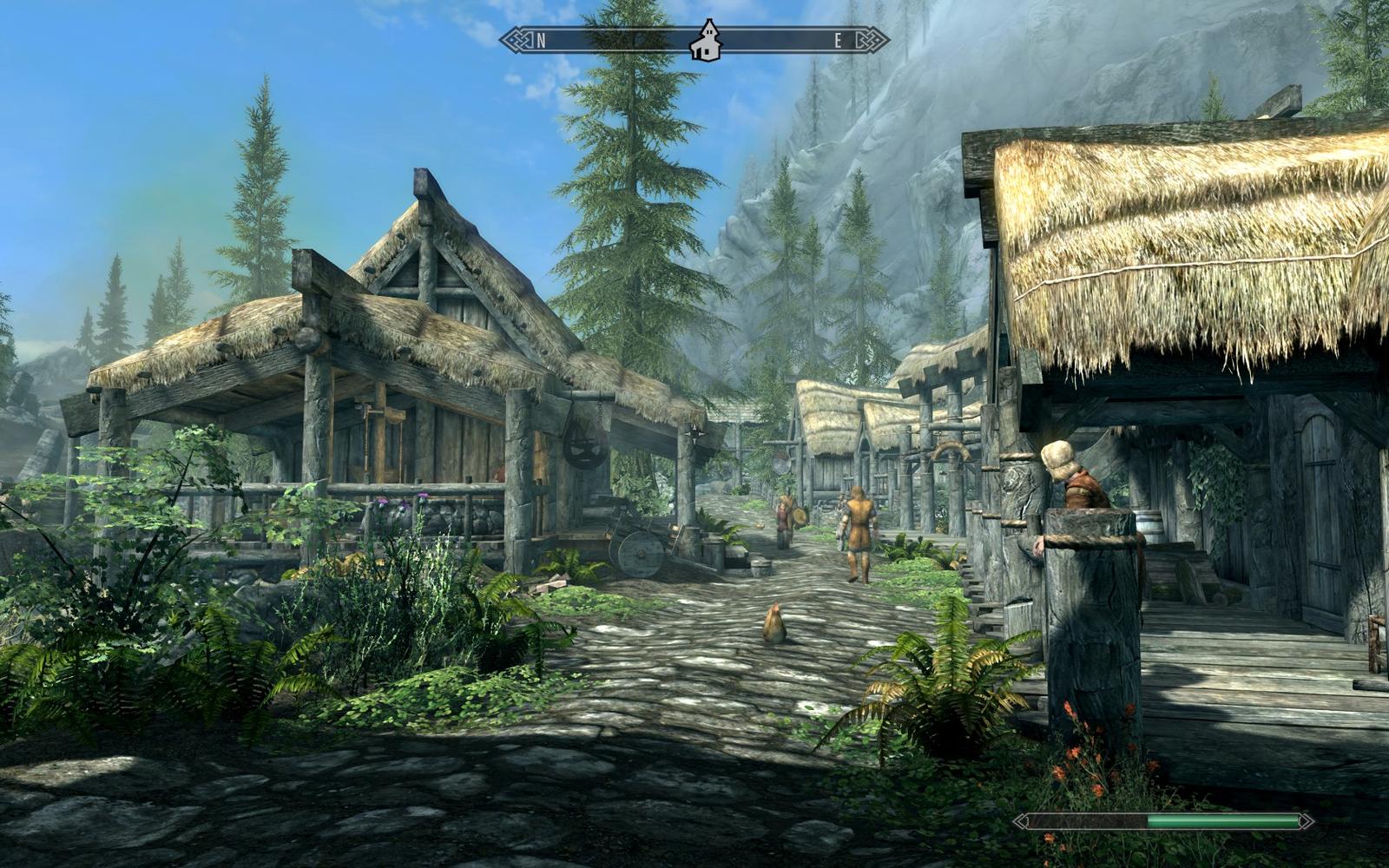The image size is (1389, 868).
Task: Select the North indicator on the compass bar
Action: coord(541,40)
